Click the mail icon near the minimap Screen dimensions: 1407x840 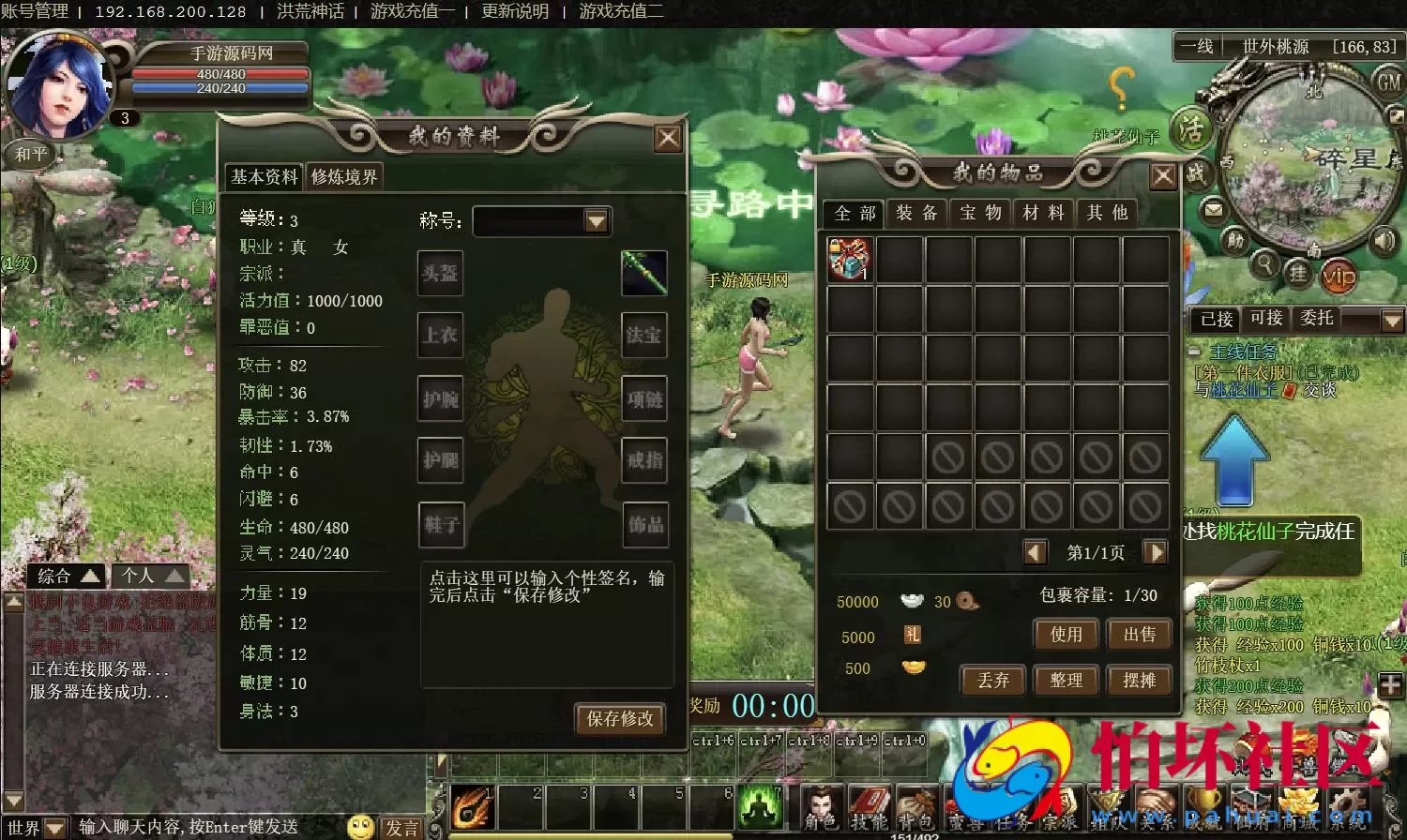click(x=1213, y=211)
